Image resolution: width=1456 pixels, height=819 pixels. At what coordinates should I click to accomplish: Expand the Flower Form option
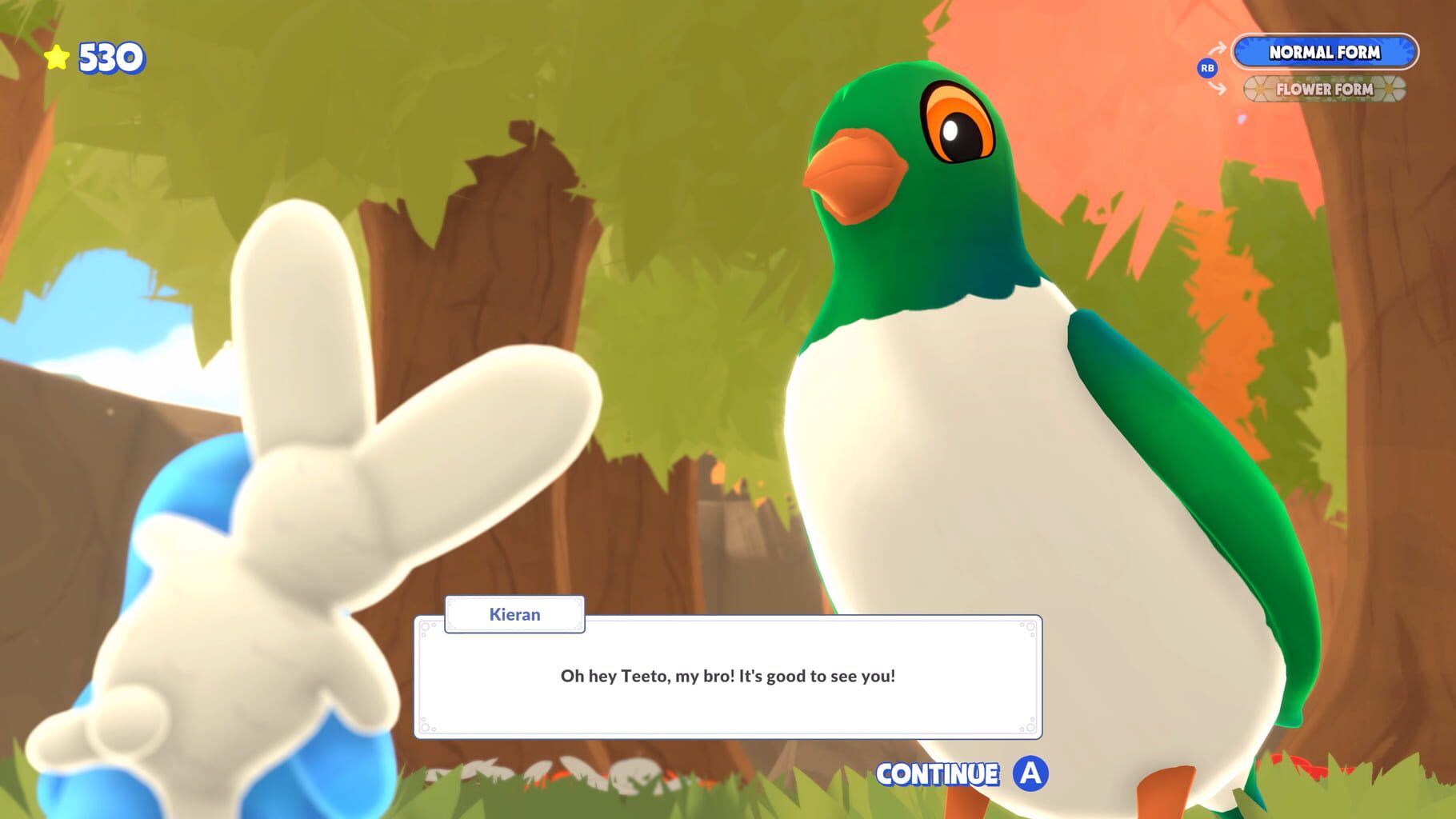click(x=1324, y=90)
